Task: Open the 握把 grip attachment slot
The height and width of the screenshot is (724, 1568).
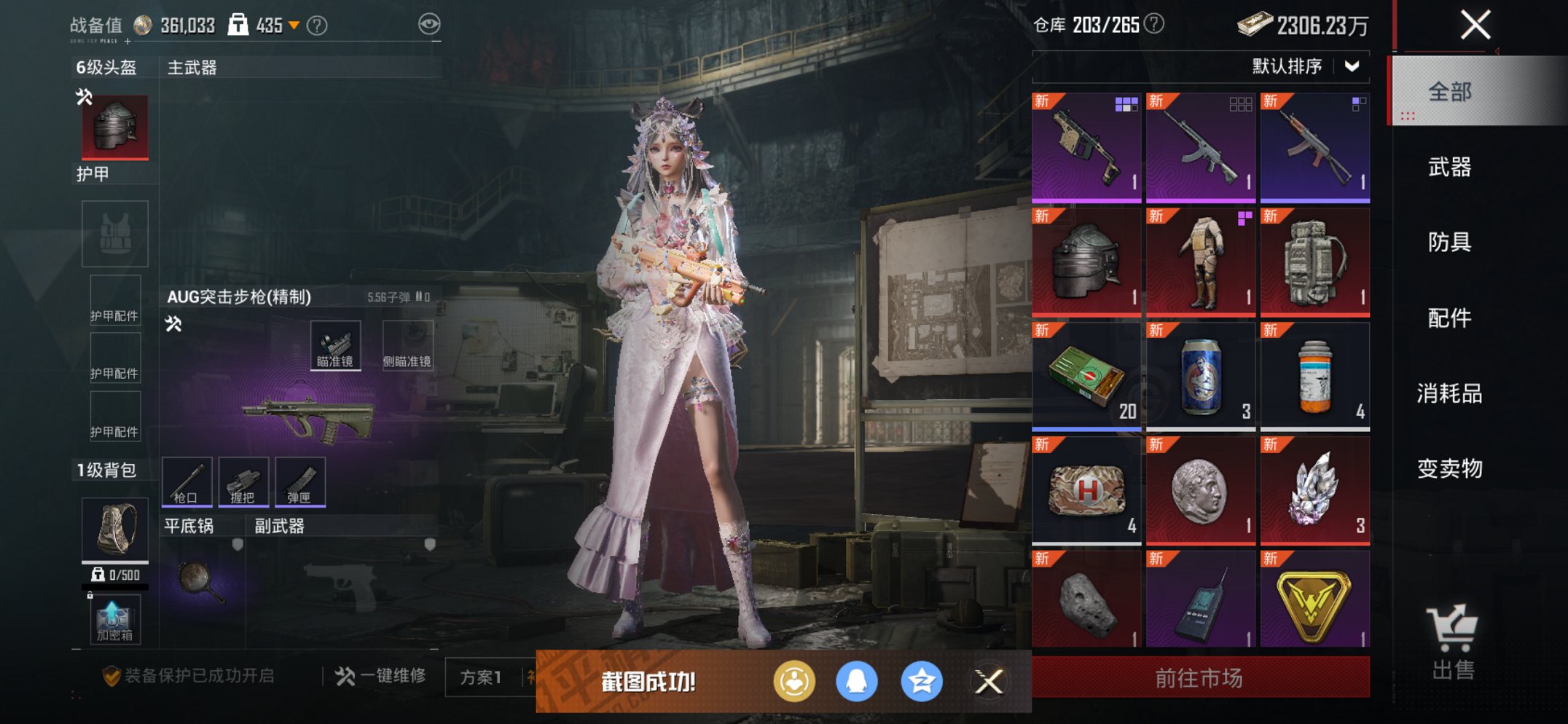Action: (243, 481)
